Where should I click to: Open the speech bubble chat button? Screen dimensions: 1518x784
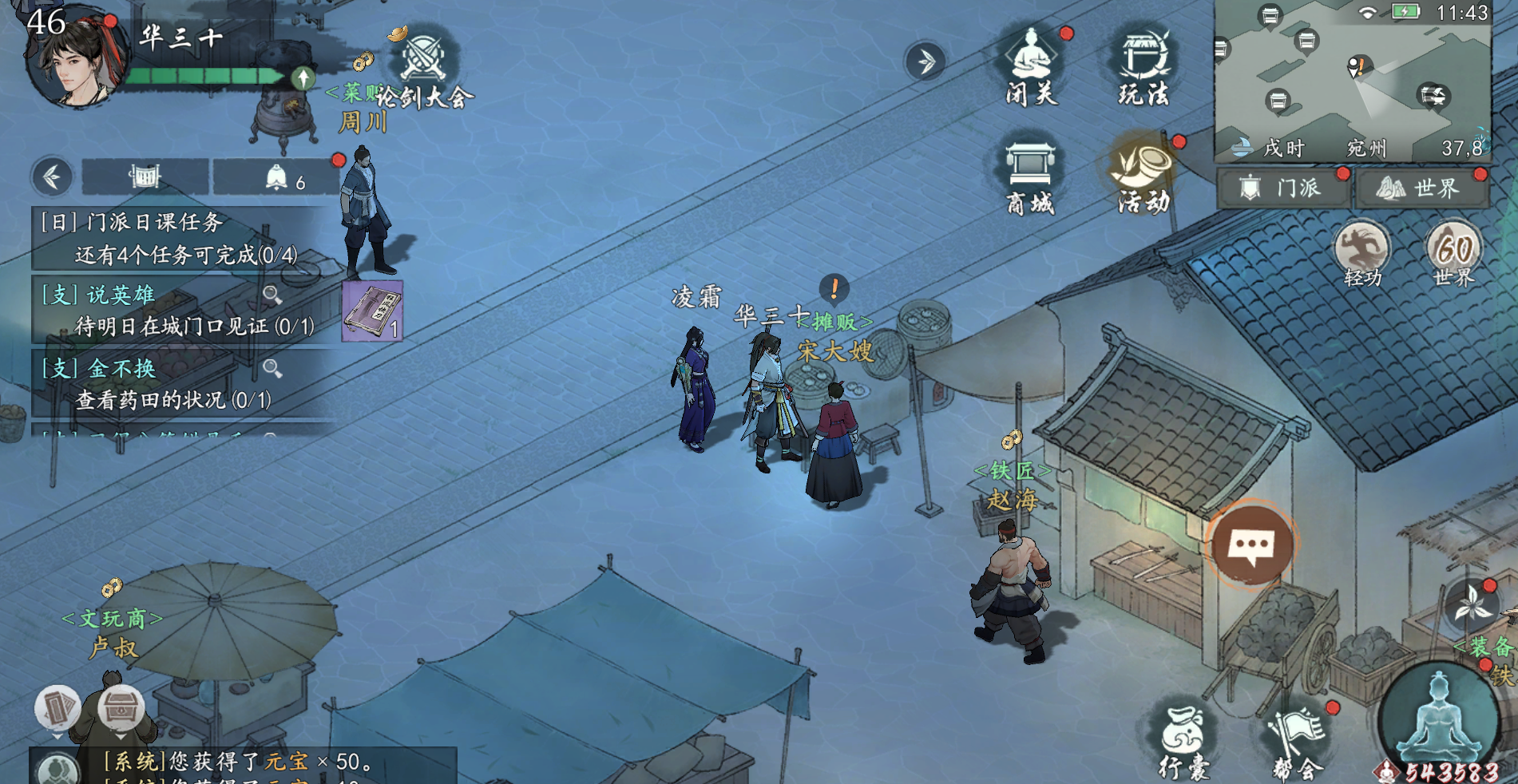[x=1251, y=545]
